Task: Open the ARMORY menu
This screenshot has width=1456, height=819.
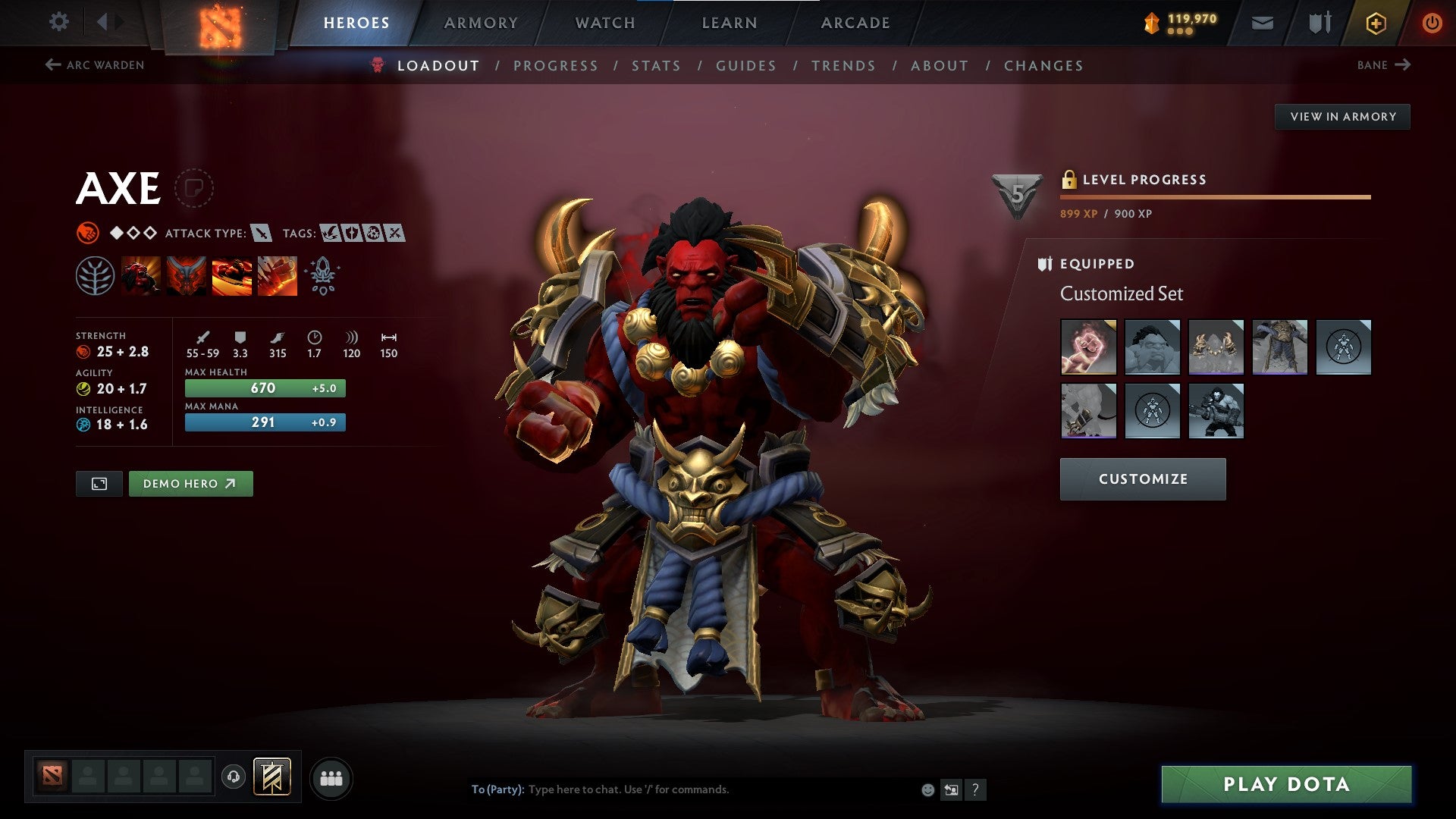Action: click(482, 22)
